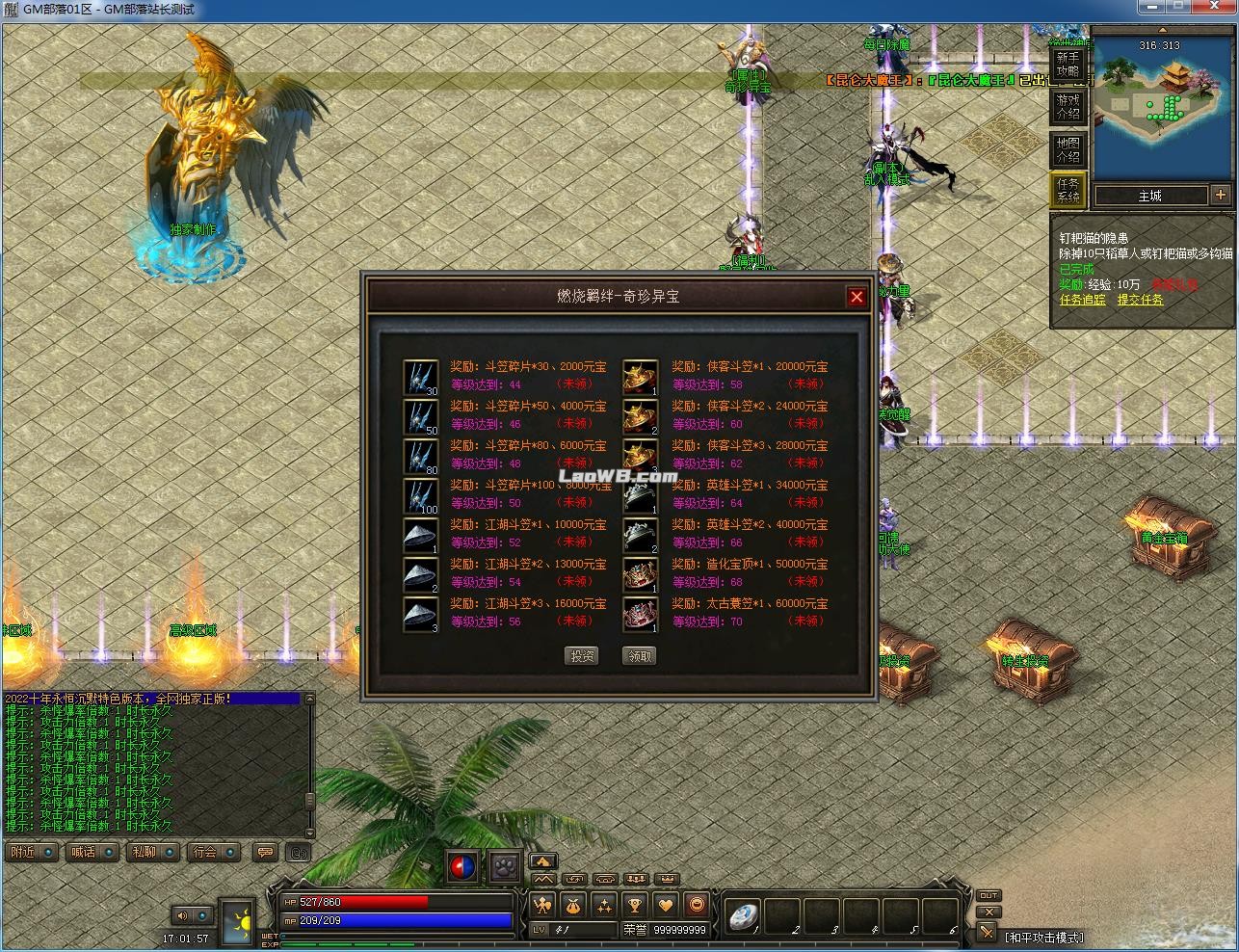Select the skills sparkle icon
1239x952 pixels.
[604, 906]
